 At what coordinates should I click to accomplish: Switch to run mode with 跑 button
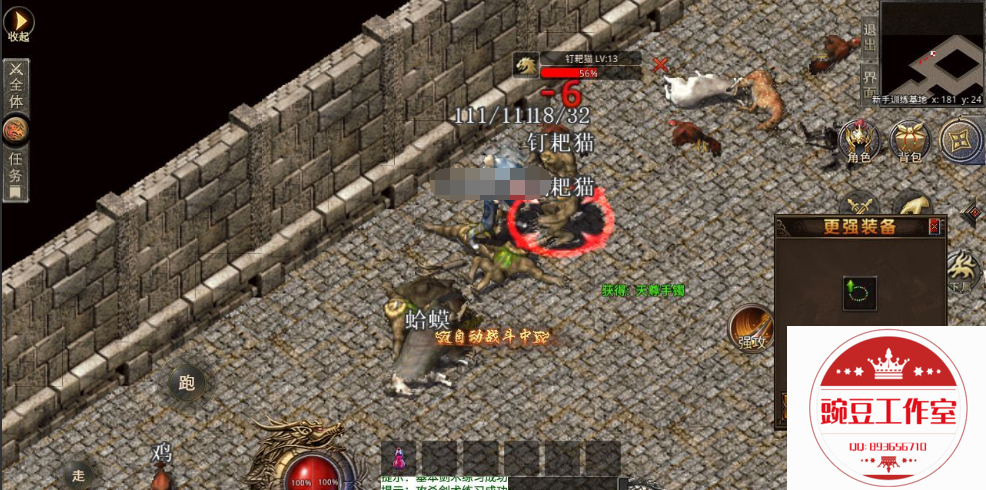tap(187, 381)
